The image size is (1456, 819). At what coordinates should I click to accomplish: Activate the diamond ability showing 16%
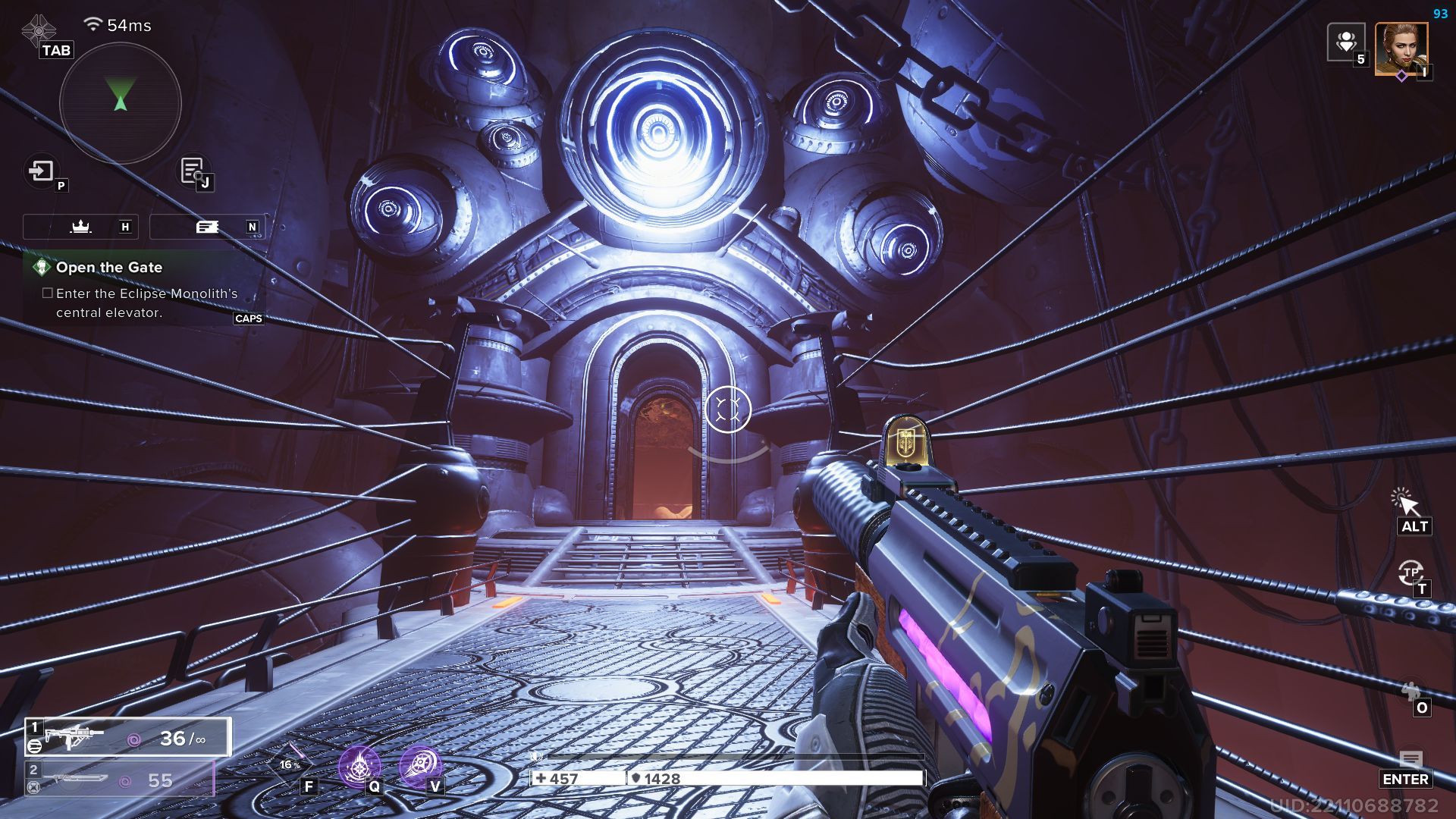pos(290,764)
